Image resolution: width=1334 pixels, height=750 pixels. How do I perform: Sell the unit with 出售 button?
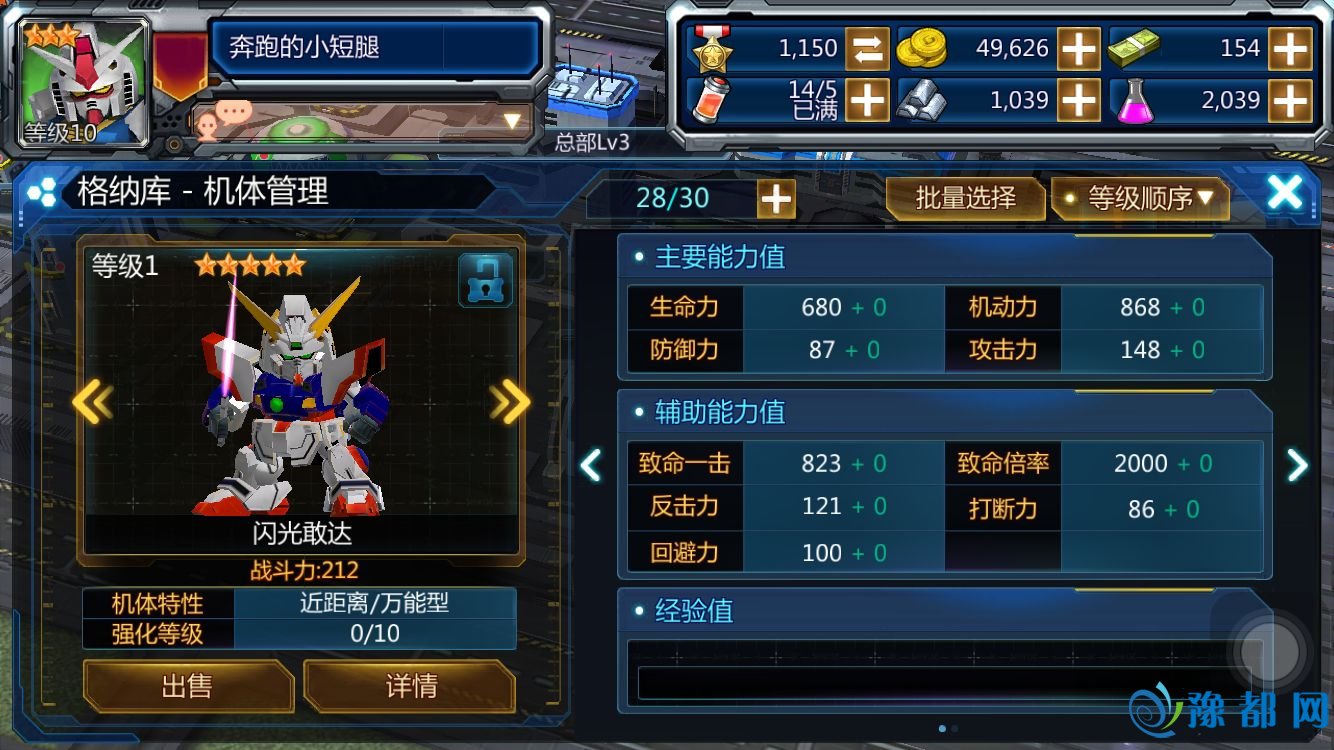(x=187, y=686)
